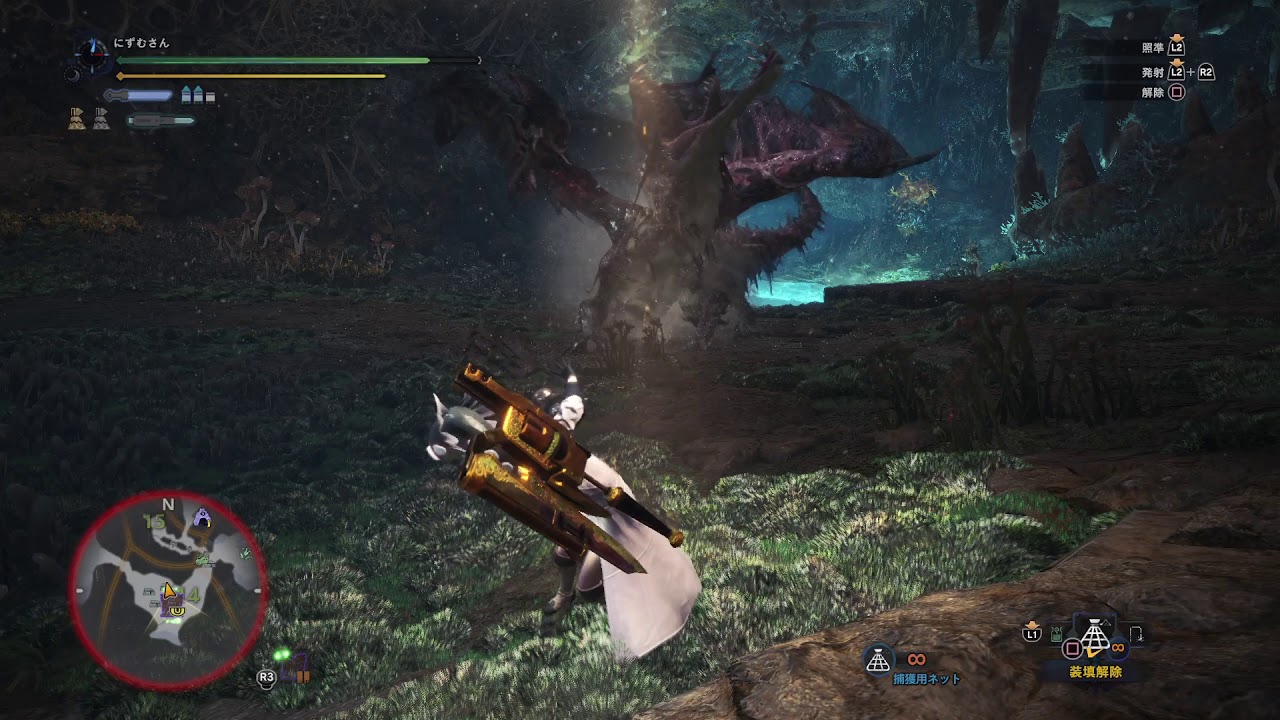This screenshot has width=1280, height=720.
Task: Select the item bar's right-side next item icon
Action: [x=1136, y=633]
